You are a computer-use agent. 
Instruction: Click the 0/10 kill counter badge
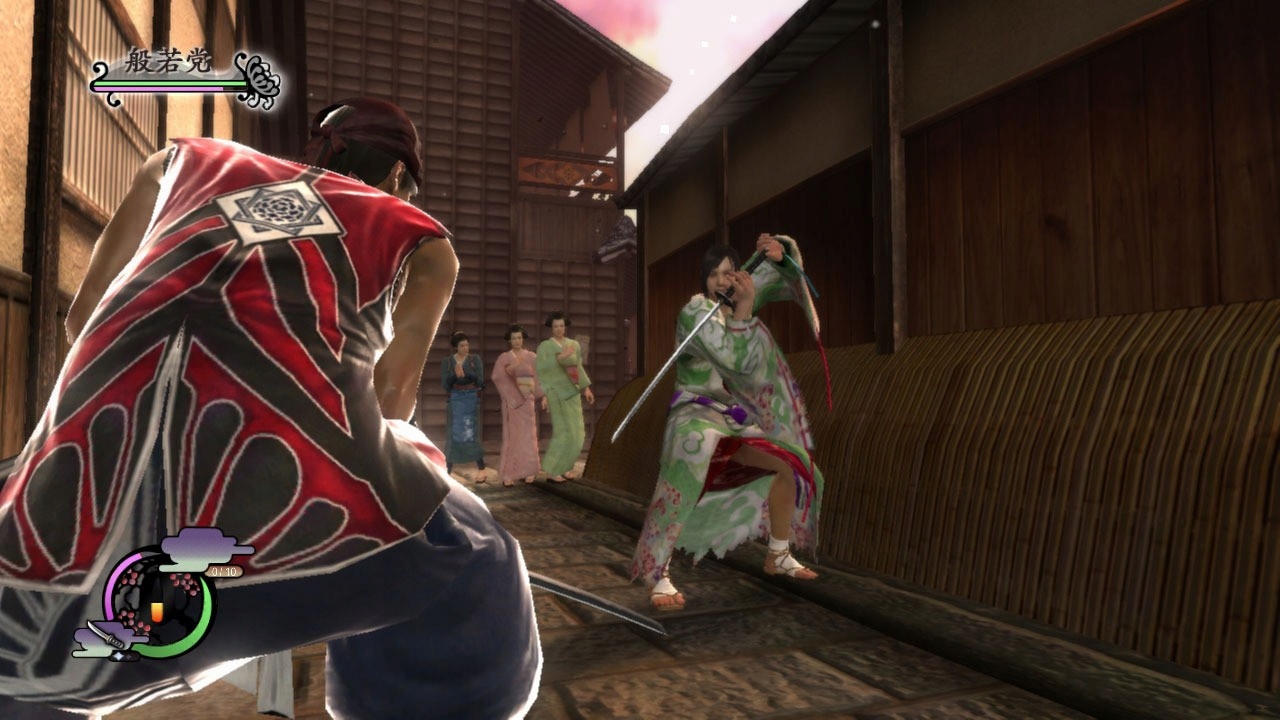[x=224, y=571]
